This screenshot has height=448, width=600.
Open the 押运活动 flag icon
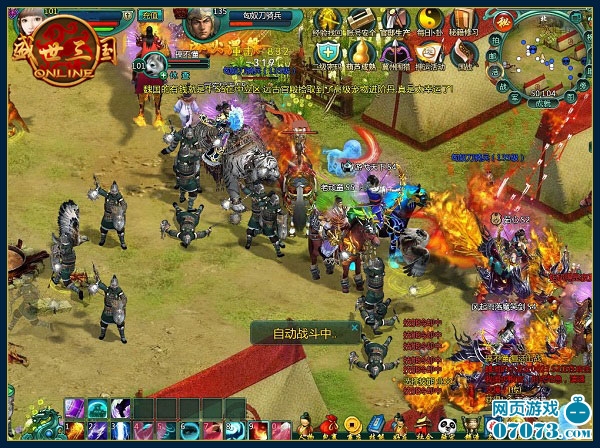(x=430, y=52)
